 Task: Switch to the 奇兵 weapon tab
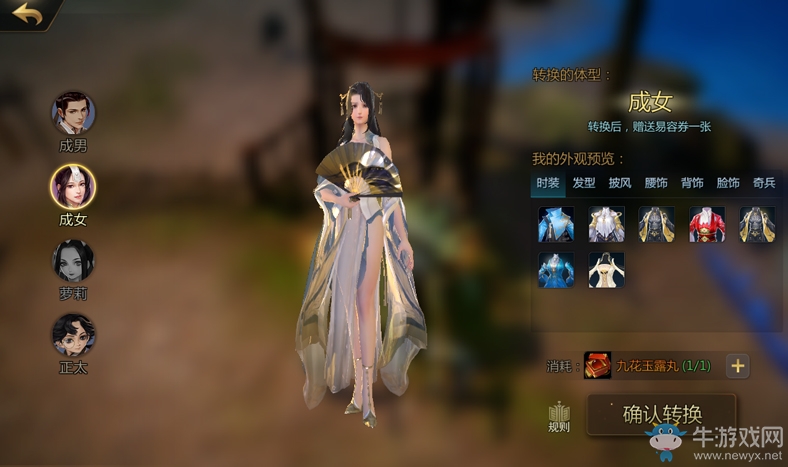point(764,183)
